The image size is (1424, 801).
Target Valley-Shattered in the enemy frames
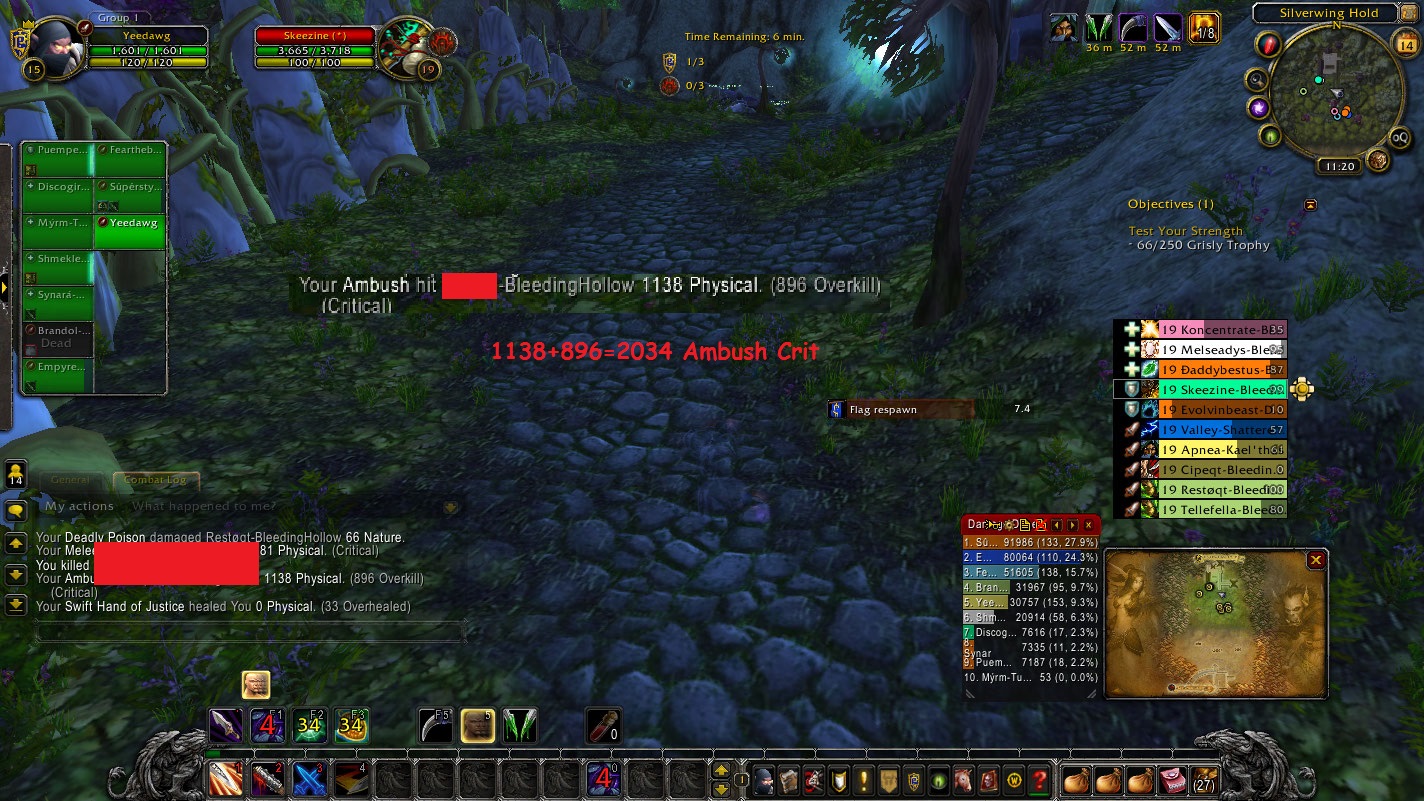1220,430
